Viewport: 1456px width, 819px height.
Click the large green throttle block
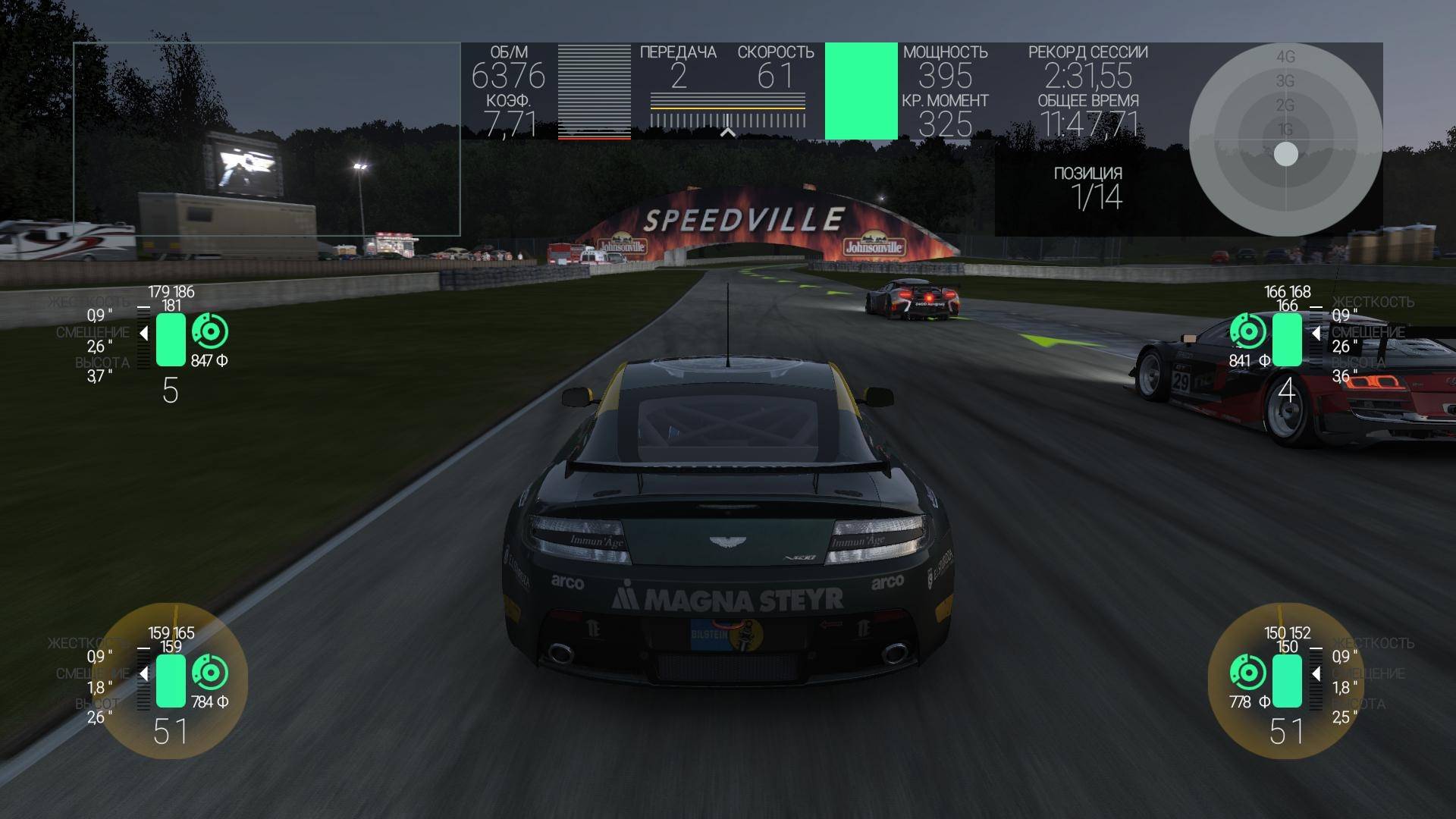pos(861,91)
